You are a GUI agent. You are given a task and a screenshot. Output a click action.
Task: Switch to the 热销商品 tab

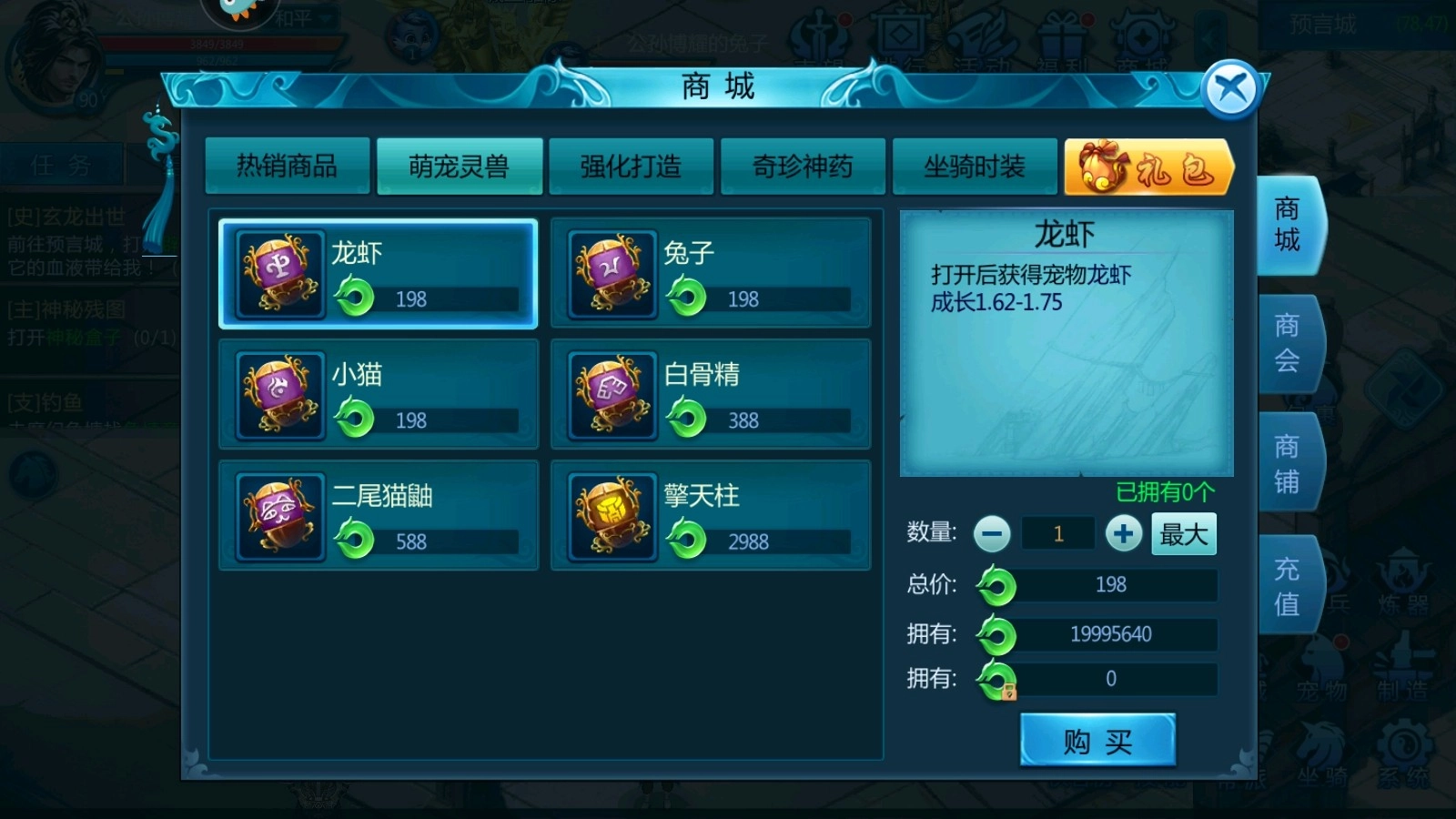pyautogui.click(x=288, y=167)
